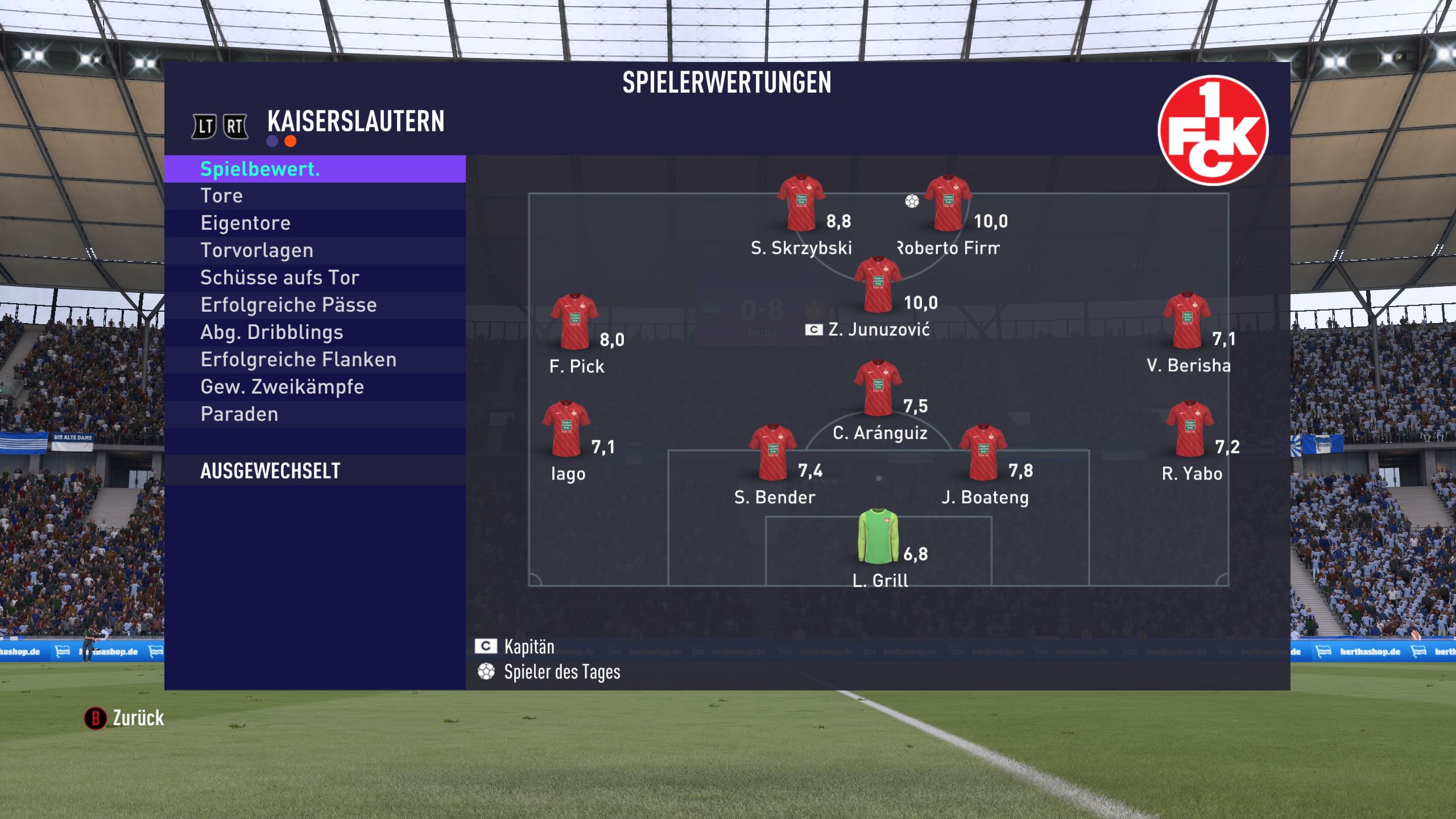The height and width of the screenshot is (819, 1456).
Task: Pick S. Bender's defender shirt
Action: [x=772, y=453]
